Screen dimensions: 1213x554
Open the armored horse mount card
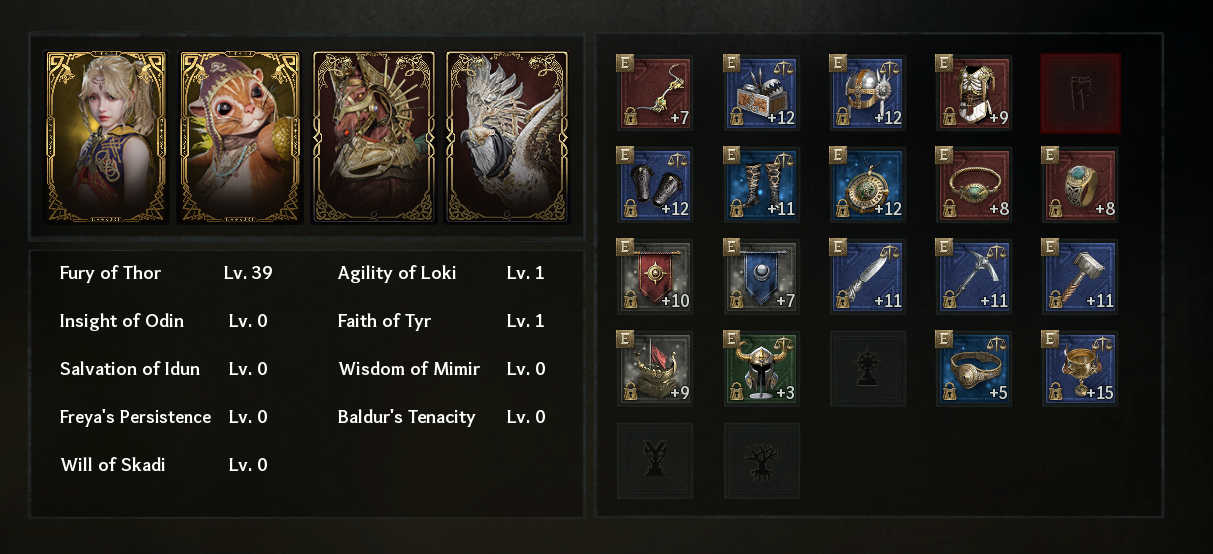pos(374,137)
